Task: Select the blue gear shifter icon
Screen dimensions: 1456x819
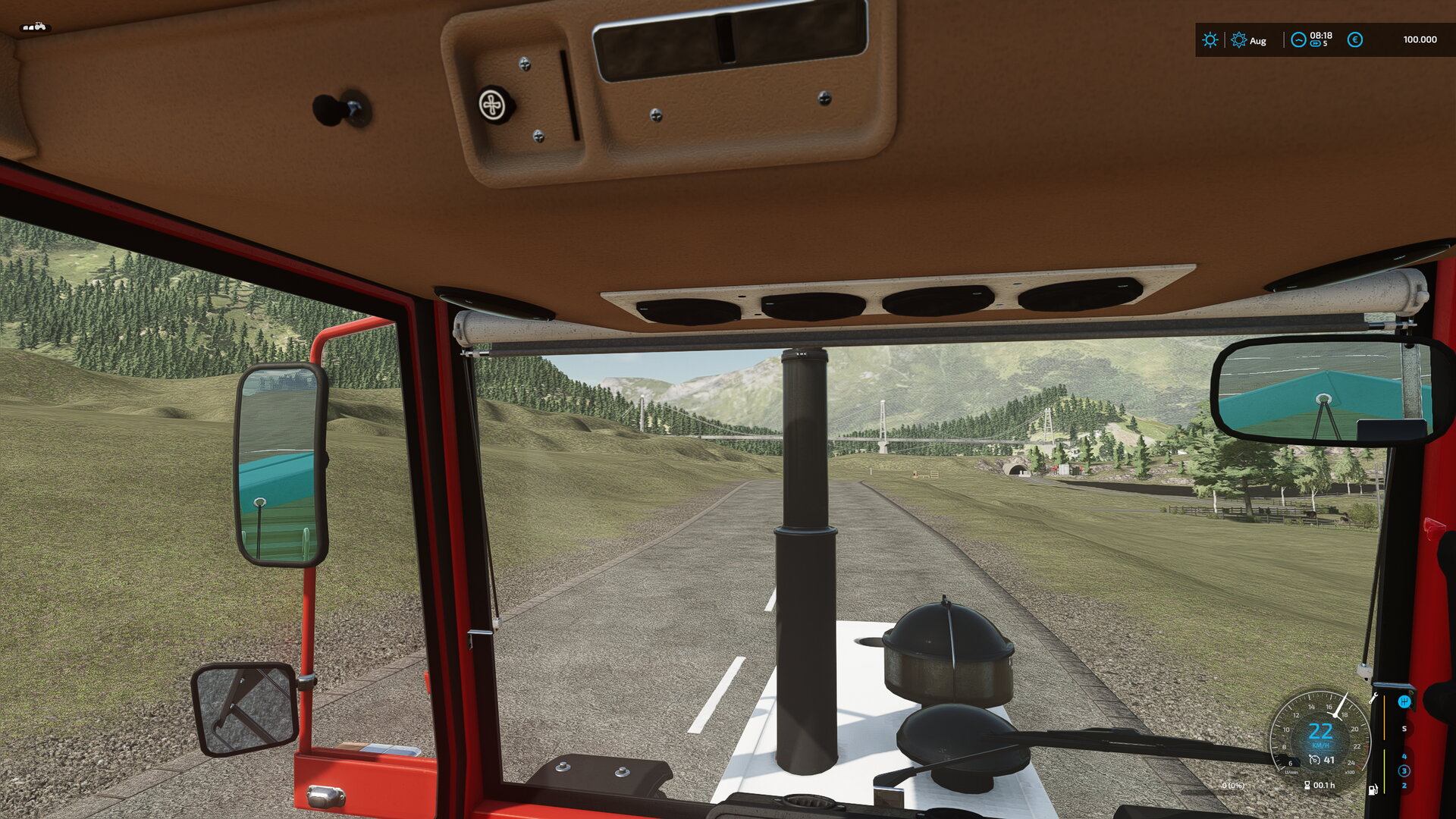Action: pyautogui.click(x=1404, y=701)
